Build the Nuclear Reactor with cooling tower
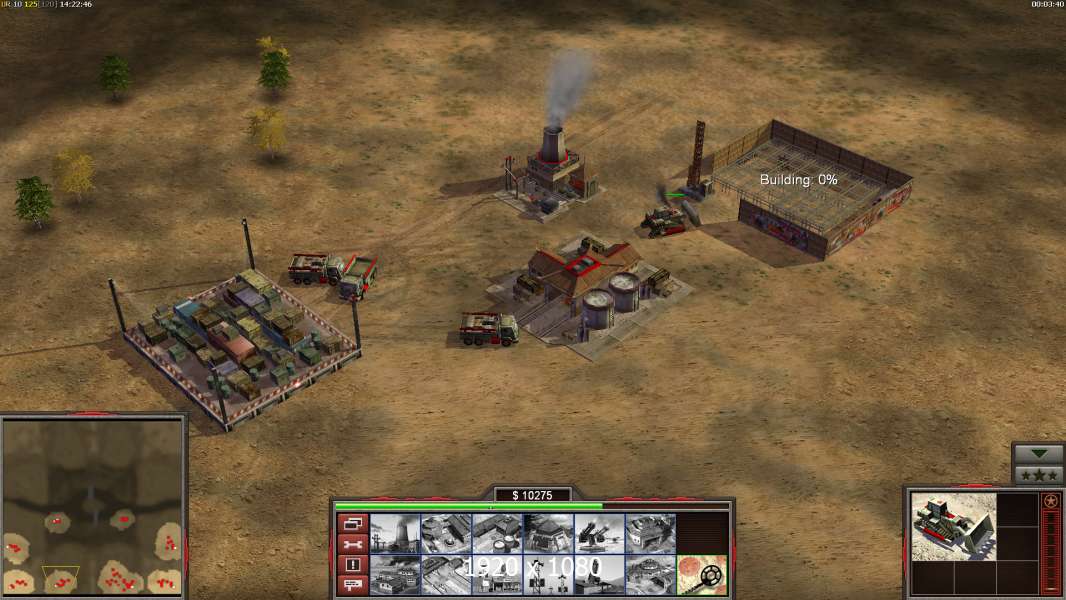Image resolution: width=1066 pixels, height=600 pixels. pos(395,533)
